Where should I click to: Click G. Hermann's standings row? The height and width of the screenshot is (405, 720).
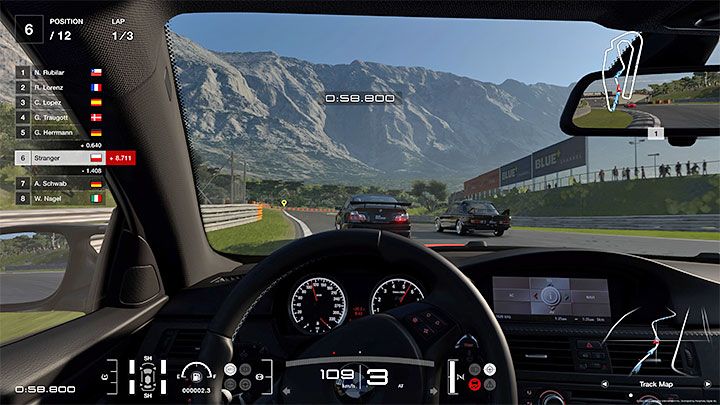point(60,132)
